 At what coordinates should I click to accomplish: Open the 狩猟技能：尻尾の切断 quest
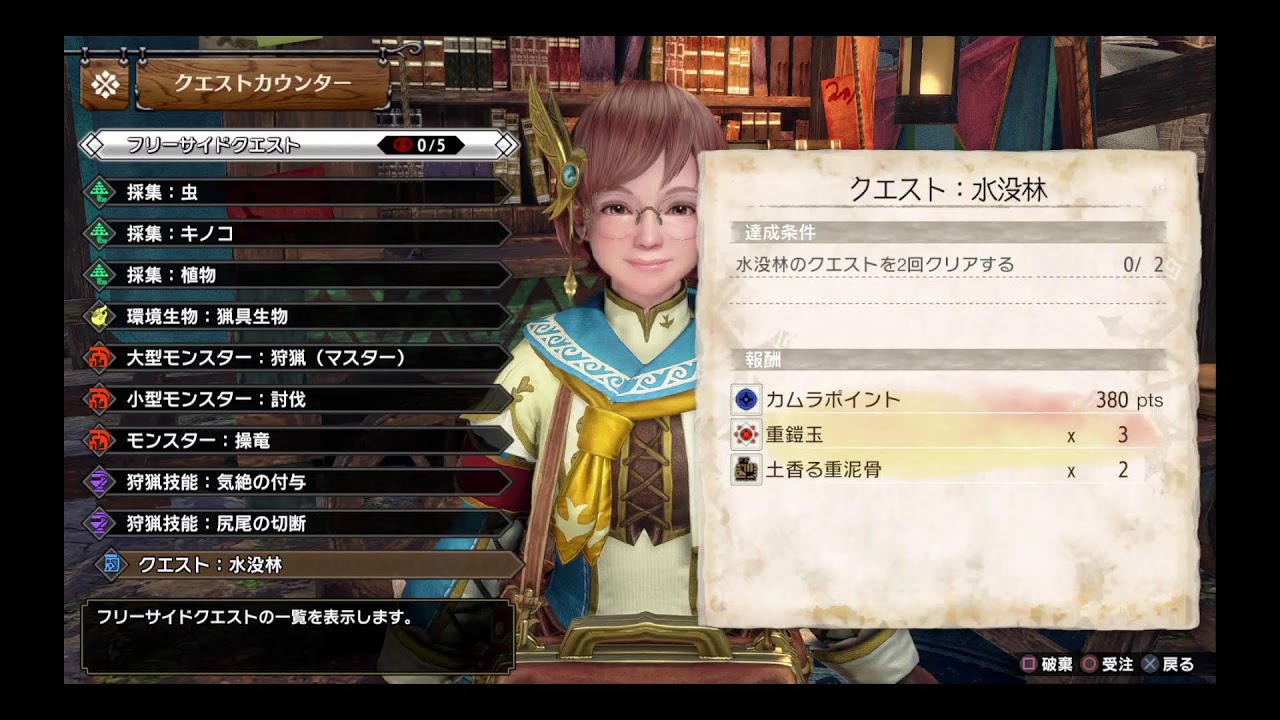300,523
